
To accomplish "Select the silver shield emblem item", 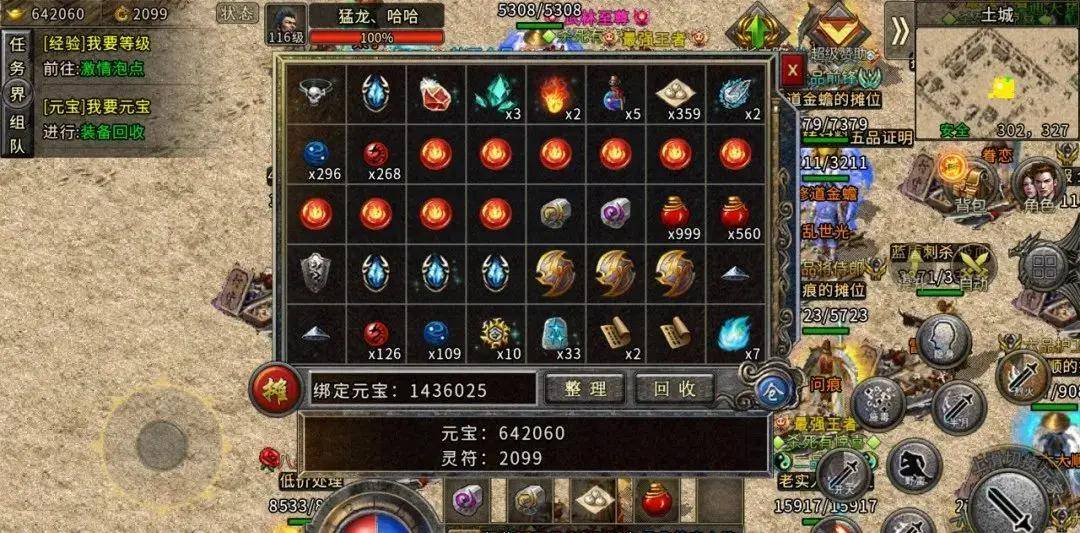I will [316, 273].
